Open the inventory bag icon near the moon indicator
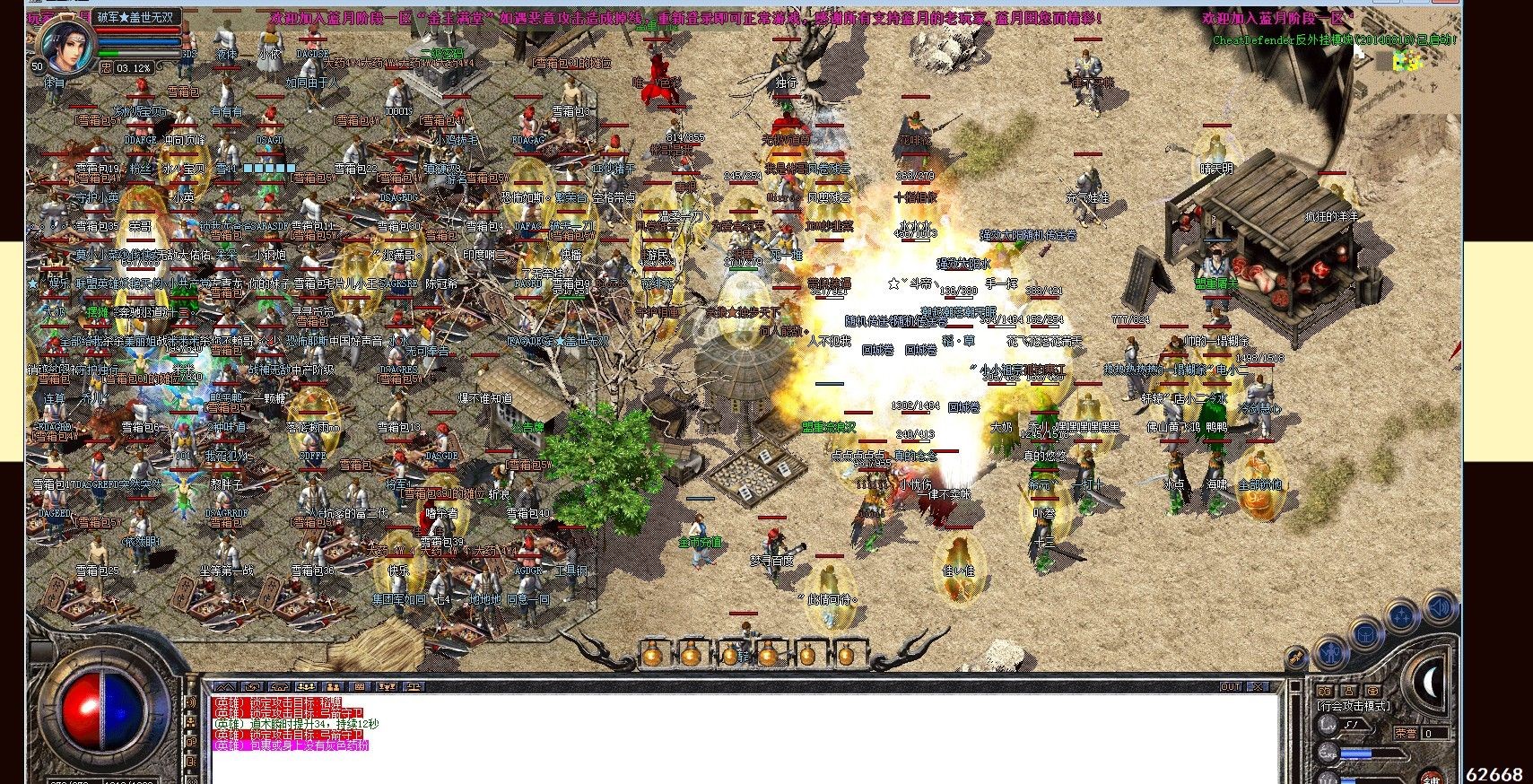The image size is (1533, 784). 1365,635
